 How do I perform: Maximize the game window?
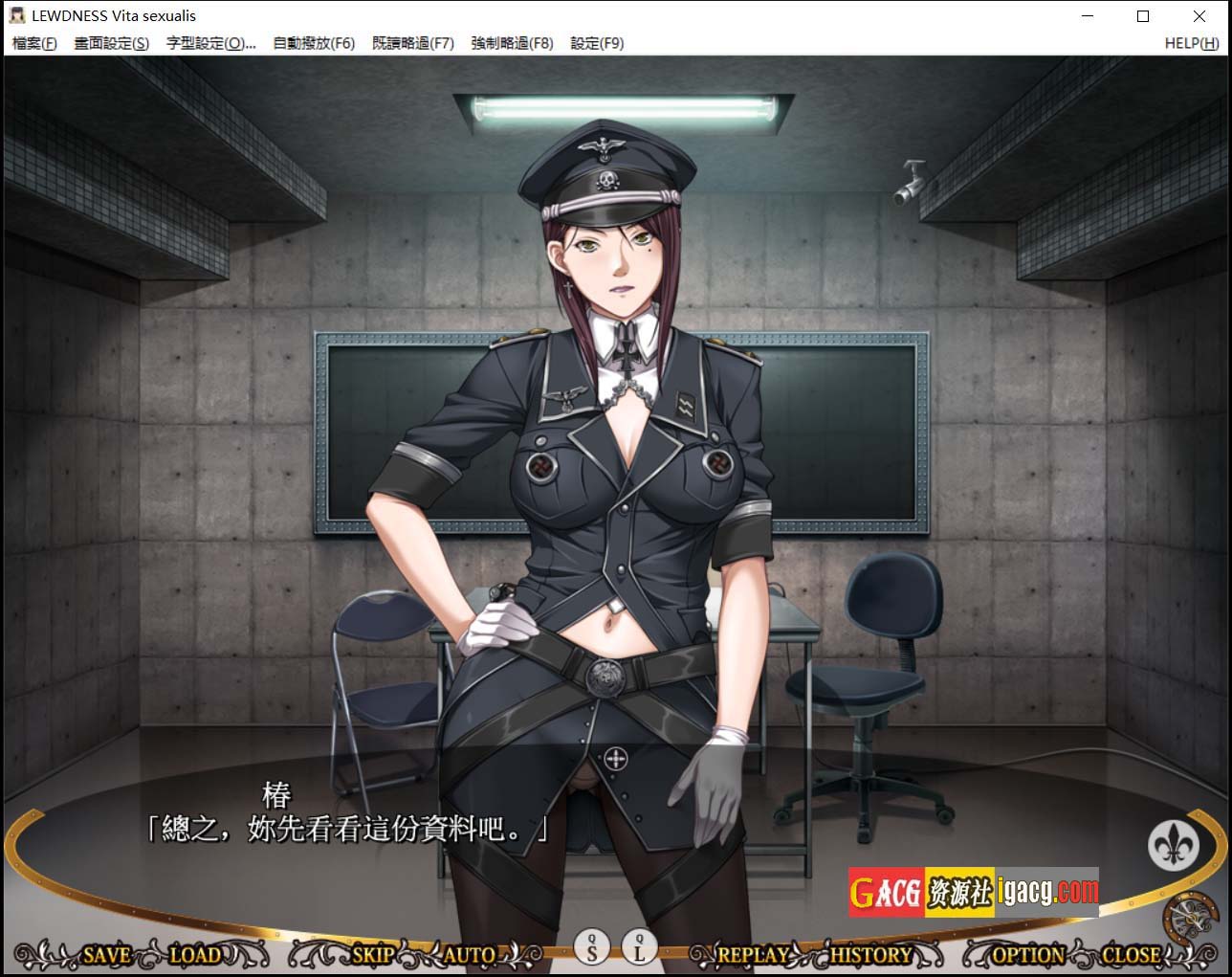click(1143, 16)
